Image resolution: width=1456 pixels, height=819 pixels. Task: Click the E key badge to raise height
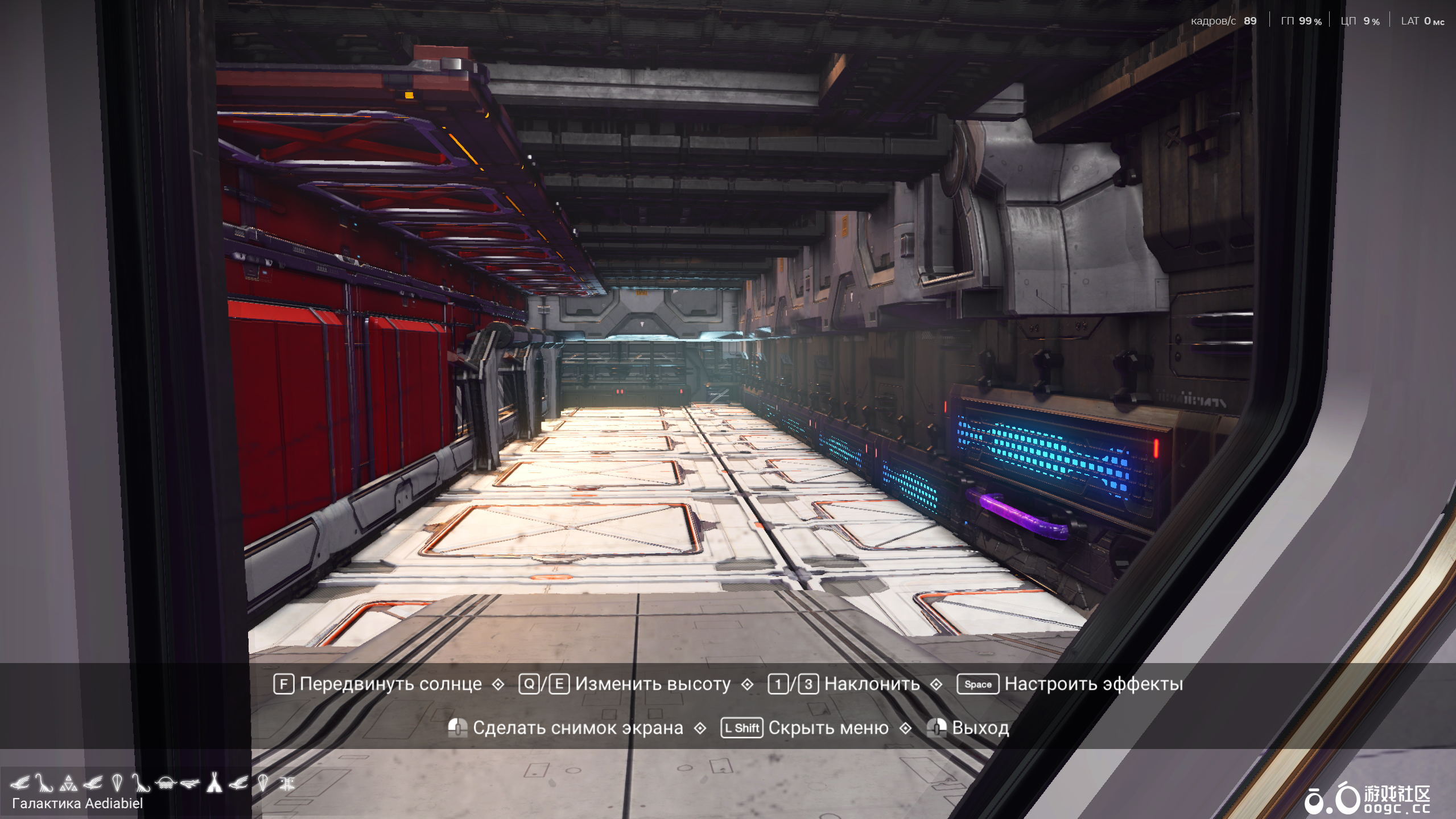pyautogui.click(x=561, y=684)
